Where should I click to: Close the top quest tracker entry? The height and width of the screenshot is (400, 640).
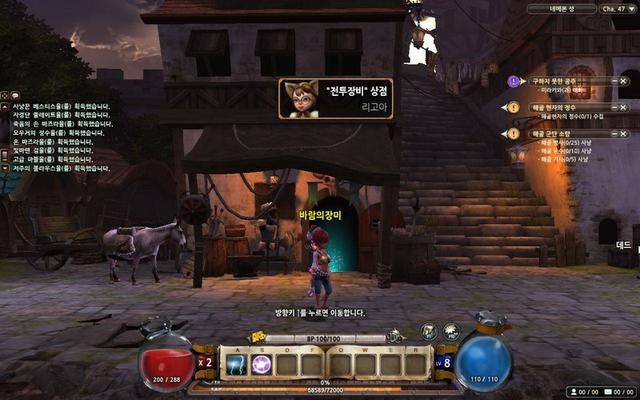(623, 80)
